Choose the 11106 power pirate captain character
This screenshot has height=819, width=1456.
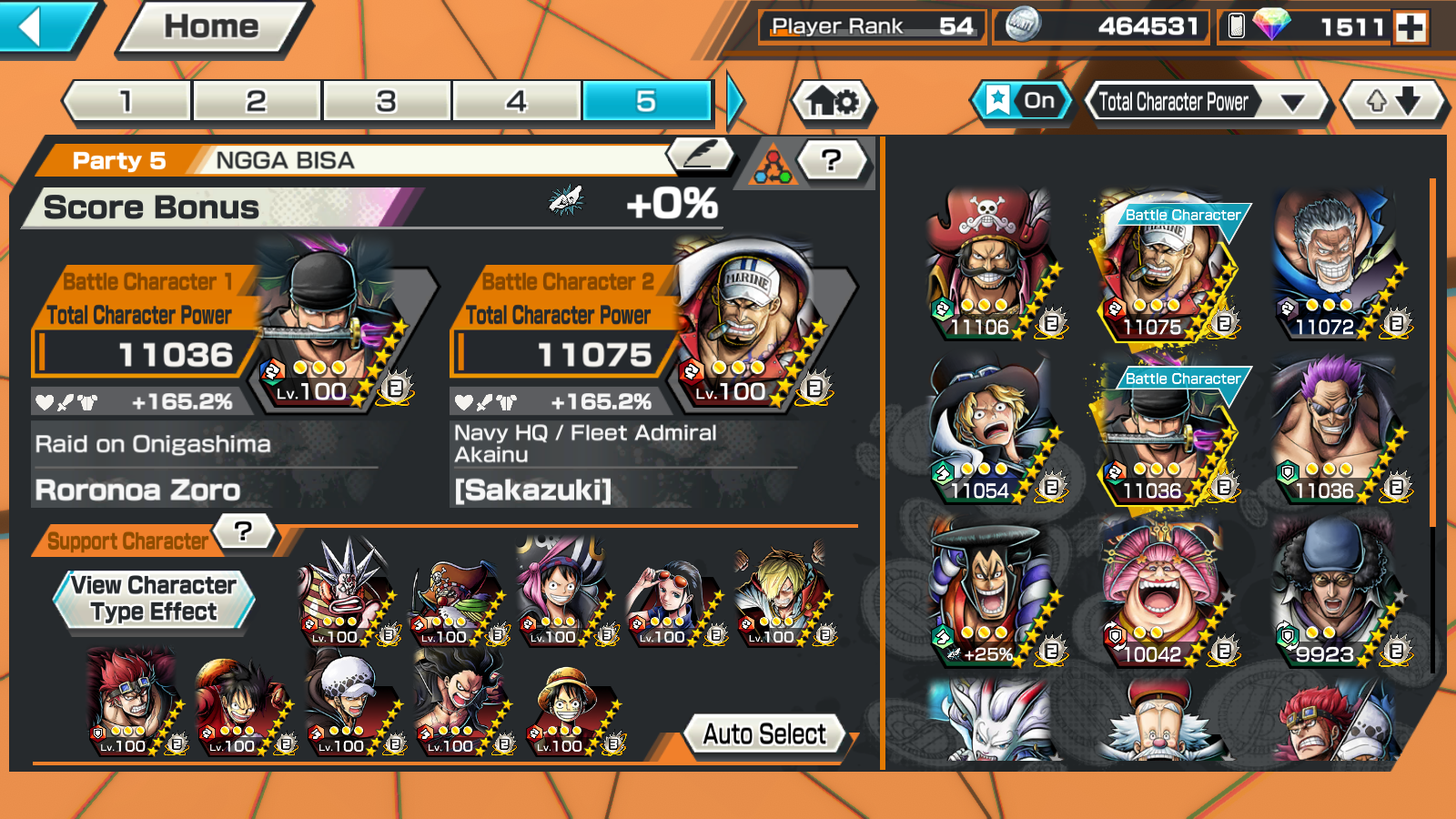[989, 264]
